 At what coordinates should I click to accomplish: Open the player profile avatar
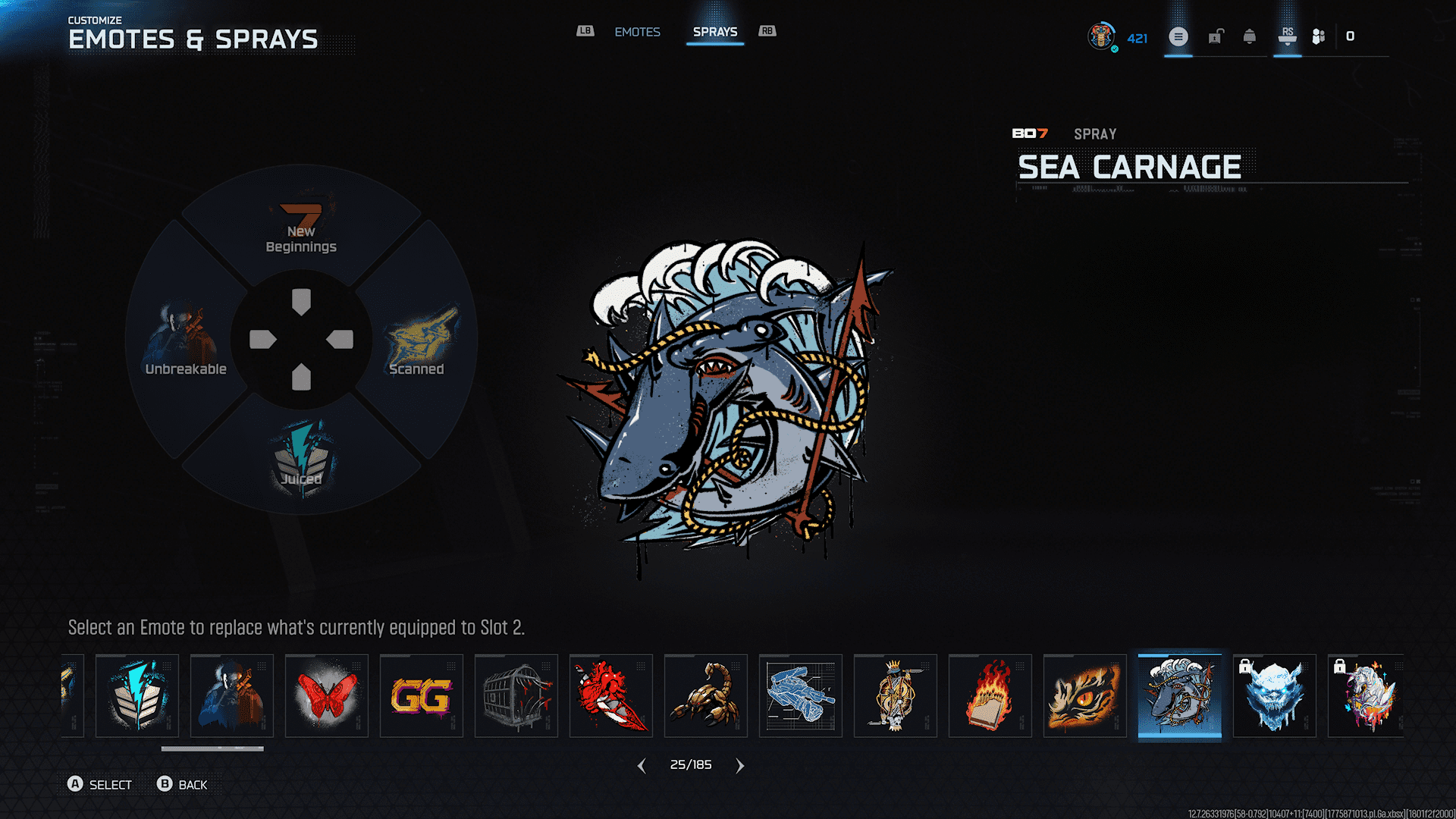[x=1101, y=36]
